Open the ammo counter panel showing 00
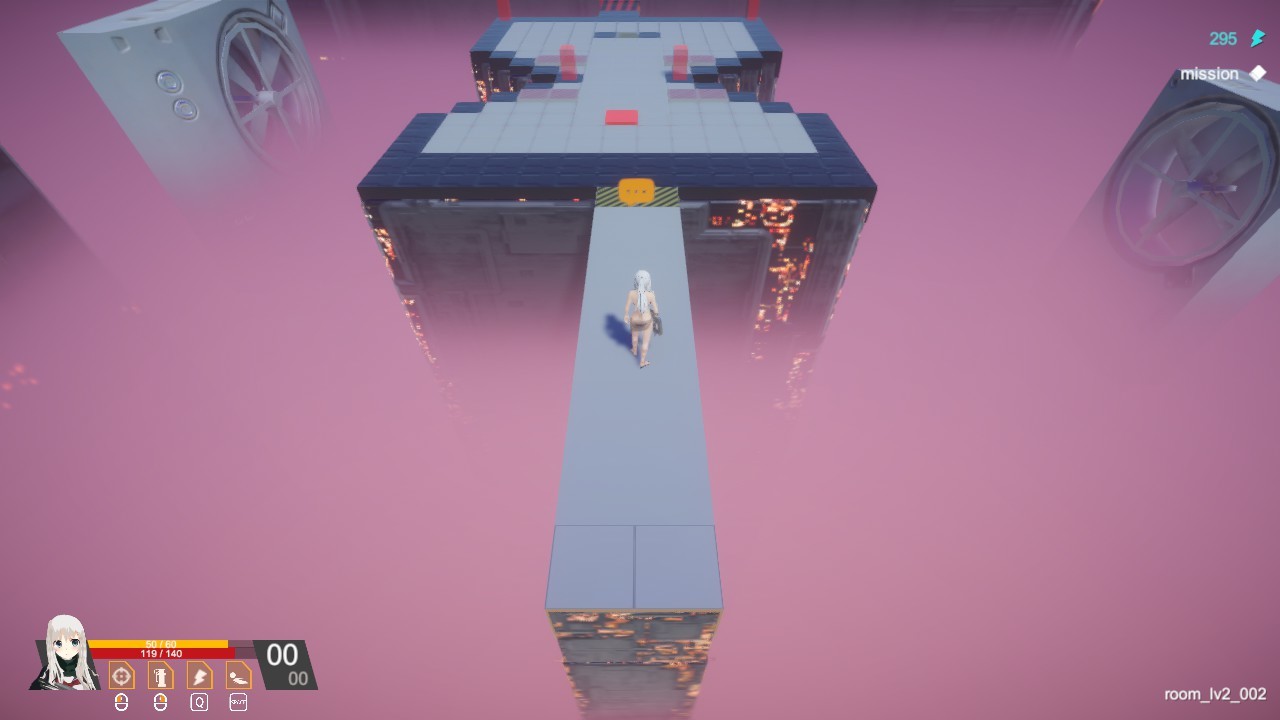This screenshot has height=720, width=1280. [x=283, y=656]
